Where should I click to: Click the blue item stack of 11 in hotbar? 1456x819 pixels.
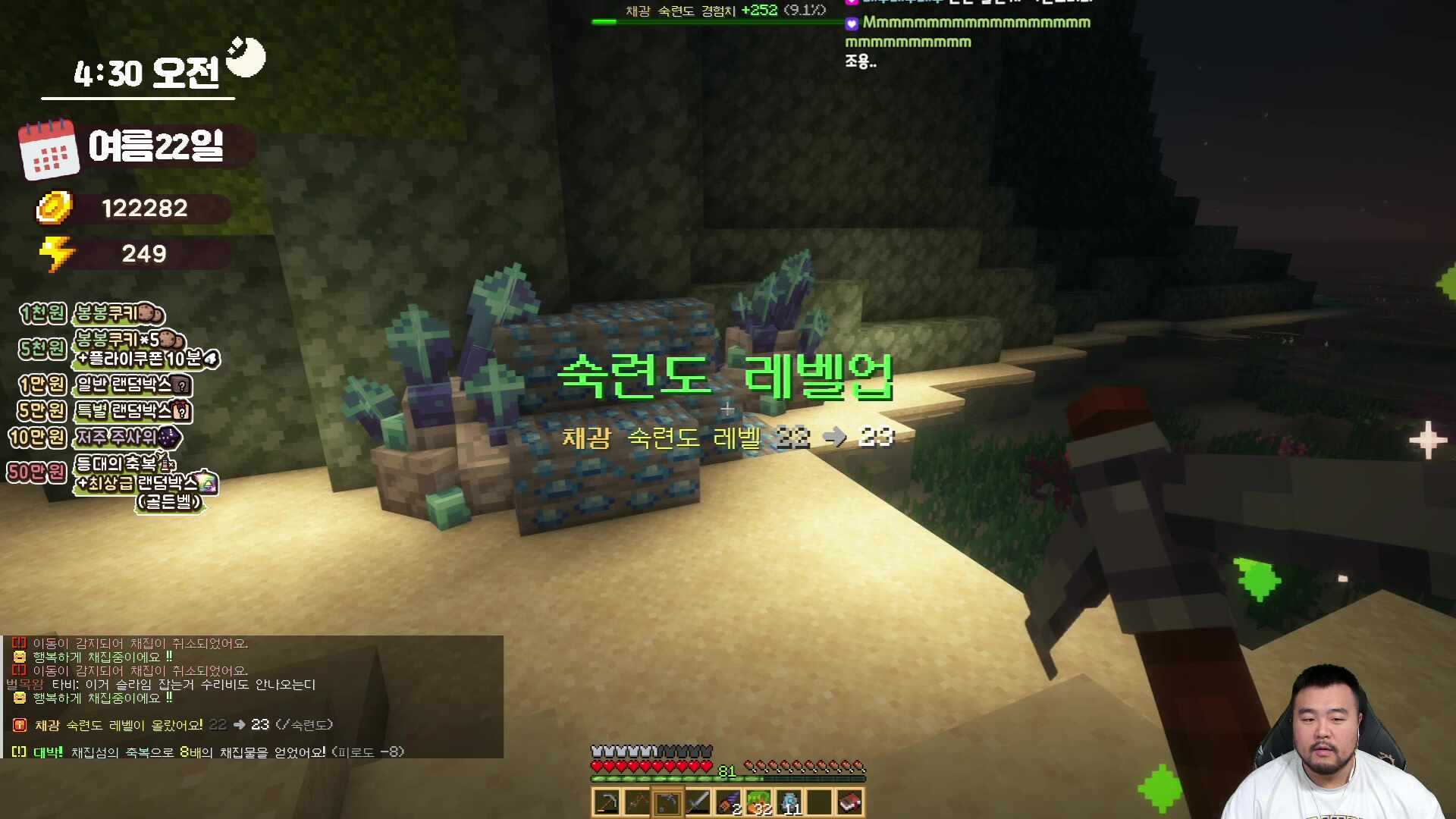point(790,802)
